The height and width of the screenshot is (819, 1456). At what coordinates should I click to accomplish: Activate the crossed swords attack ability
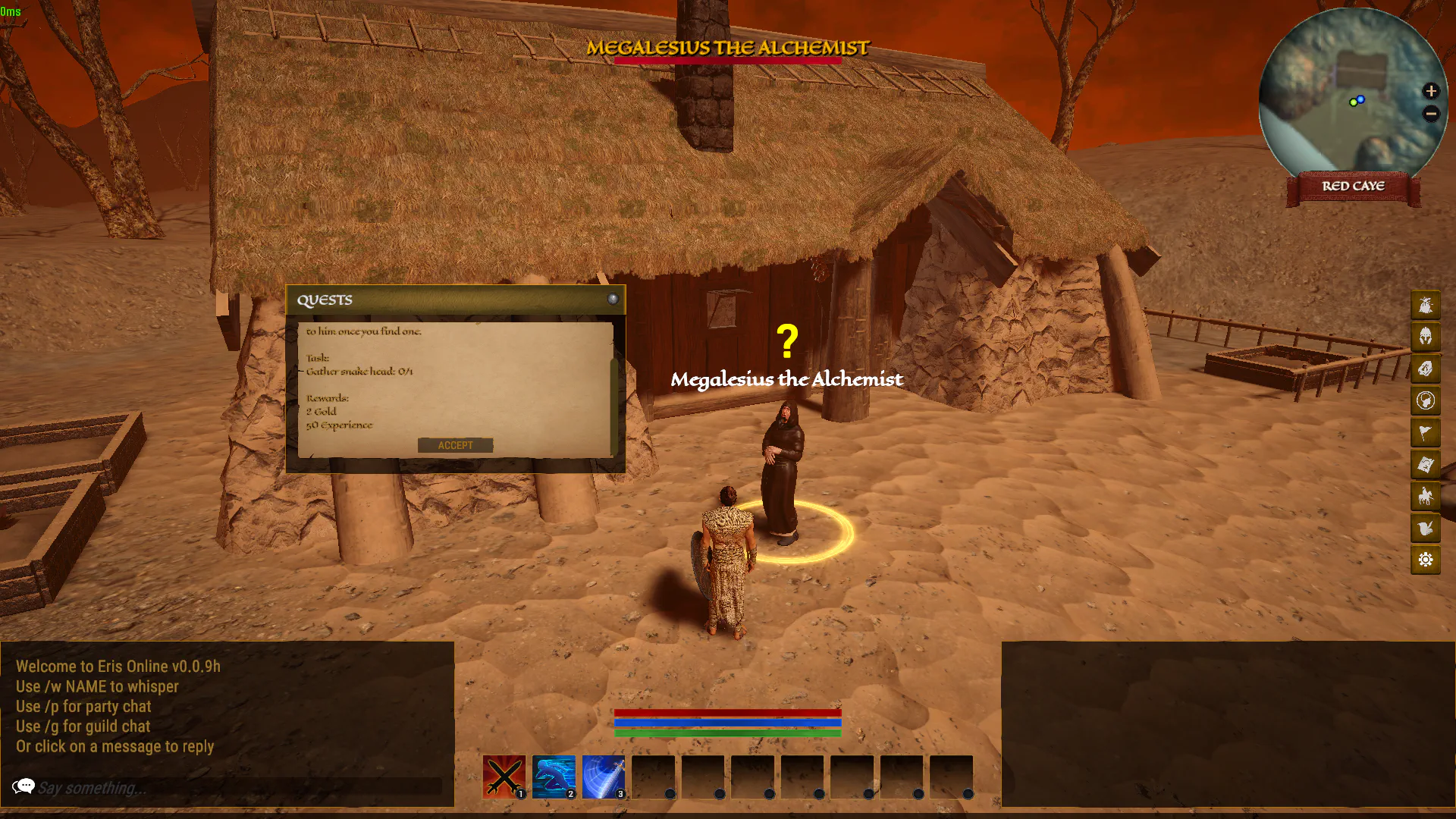click(504, 777)
